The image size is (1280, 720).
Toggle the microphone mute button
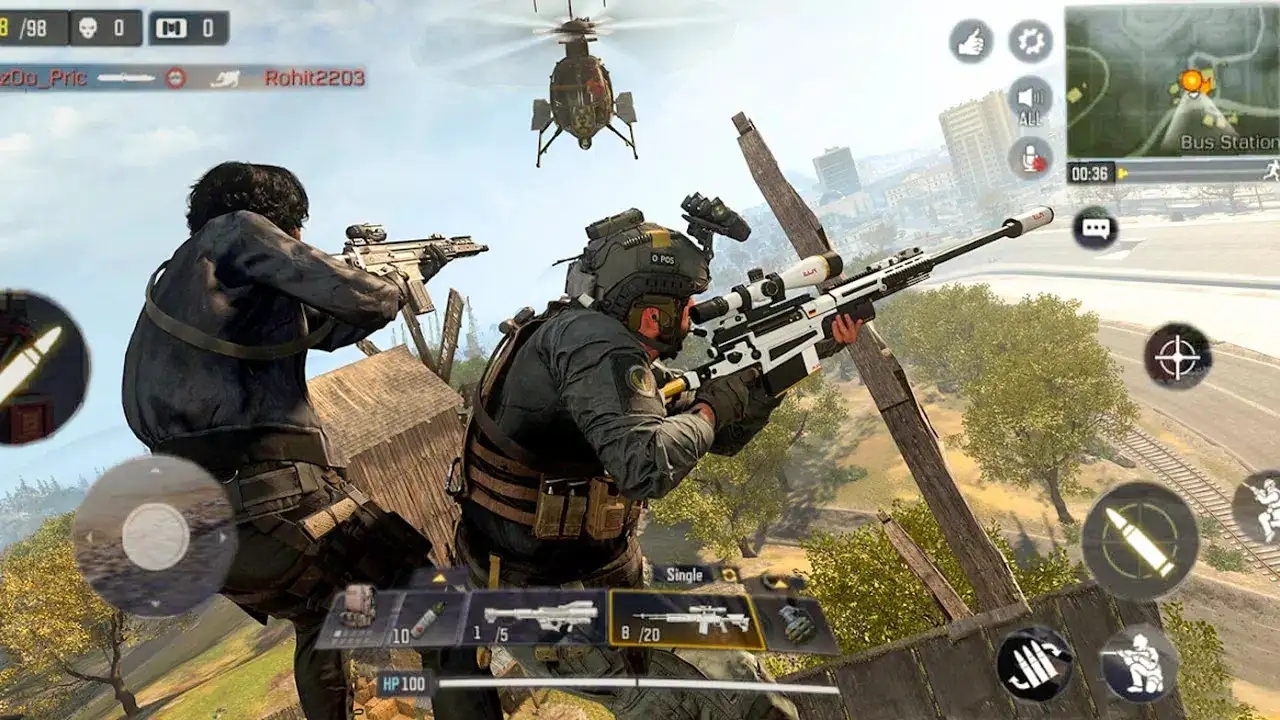coord(1030,157)
